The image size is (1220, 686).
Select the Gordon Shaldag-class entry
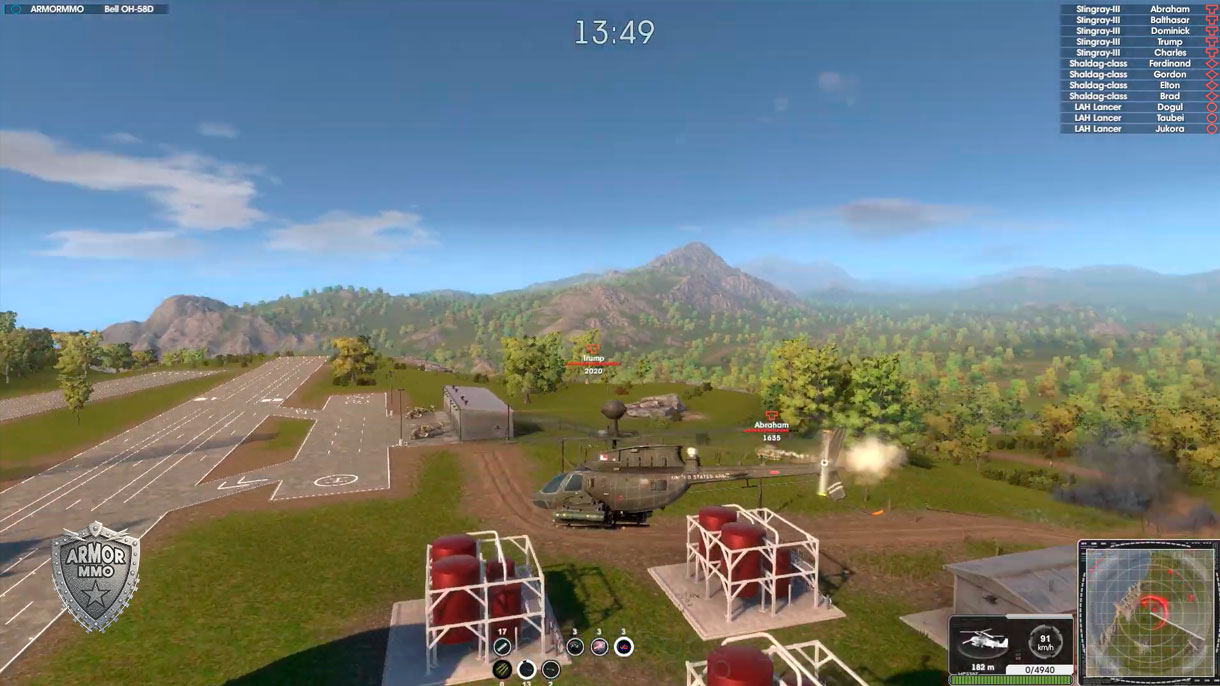pos(1138,75)
